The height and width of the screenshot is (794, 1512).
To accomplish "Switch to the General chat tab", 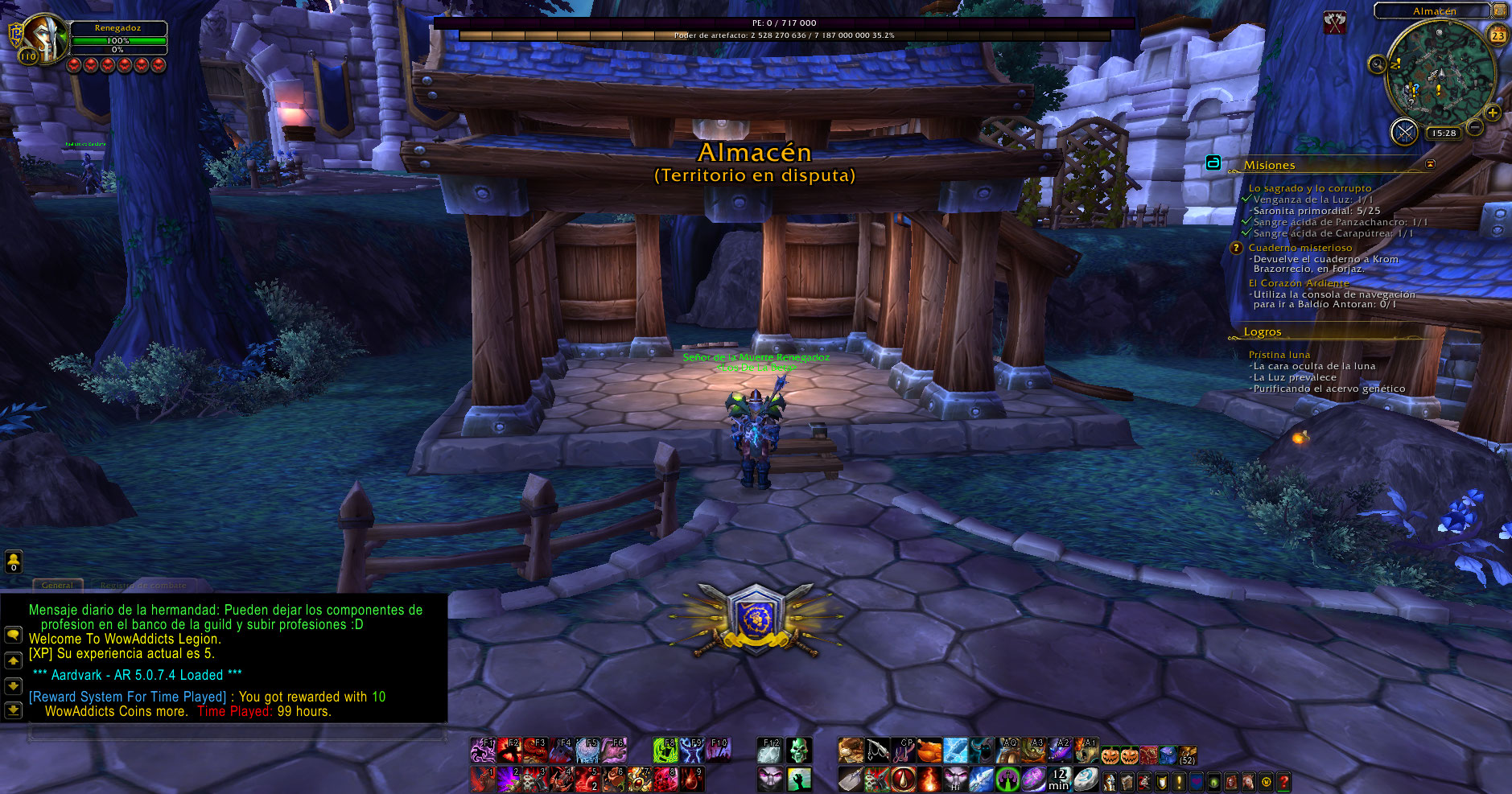I will (x=57, y=585).
